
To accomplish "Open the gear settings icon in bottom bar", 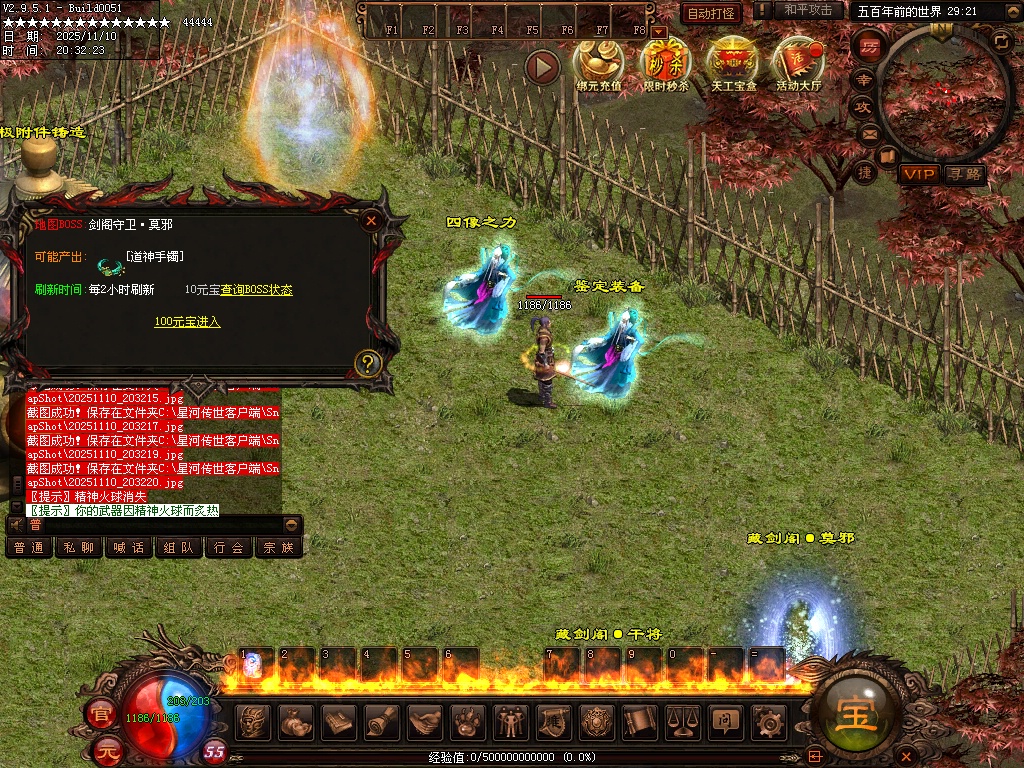I will [767, 721].
